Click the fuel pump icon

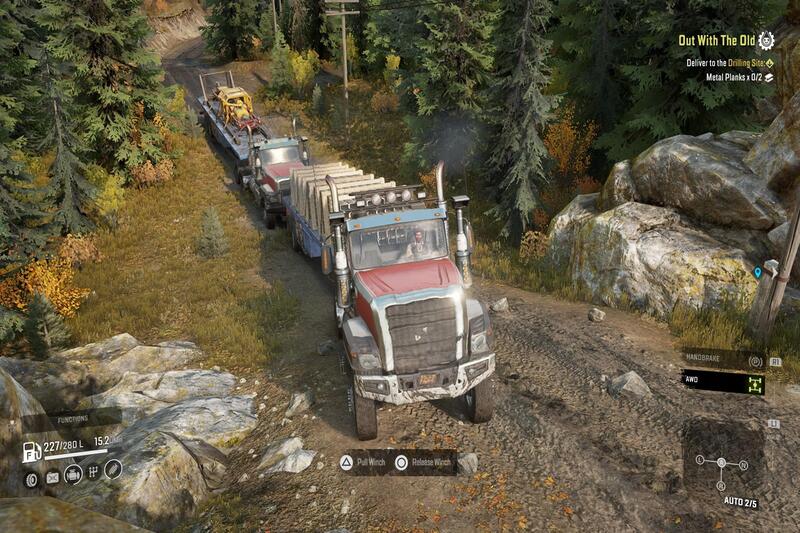(32, 451)
